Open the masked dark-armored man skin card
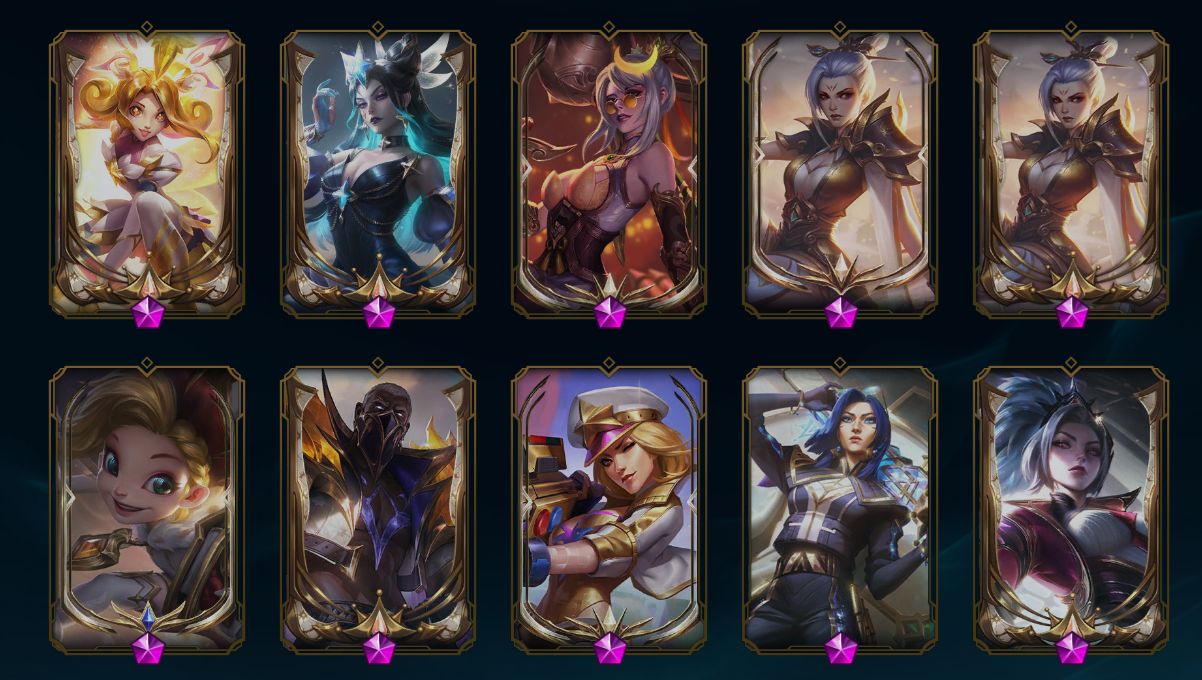The image size is (1202, 680). point(378,505)
